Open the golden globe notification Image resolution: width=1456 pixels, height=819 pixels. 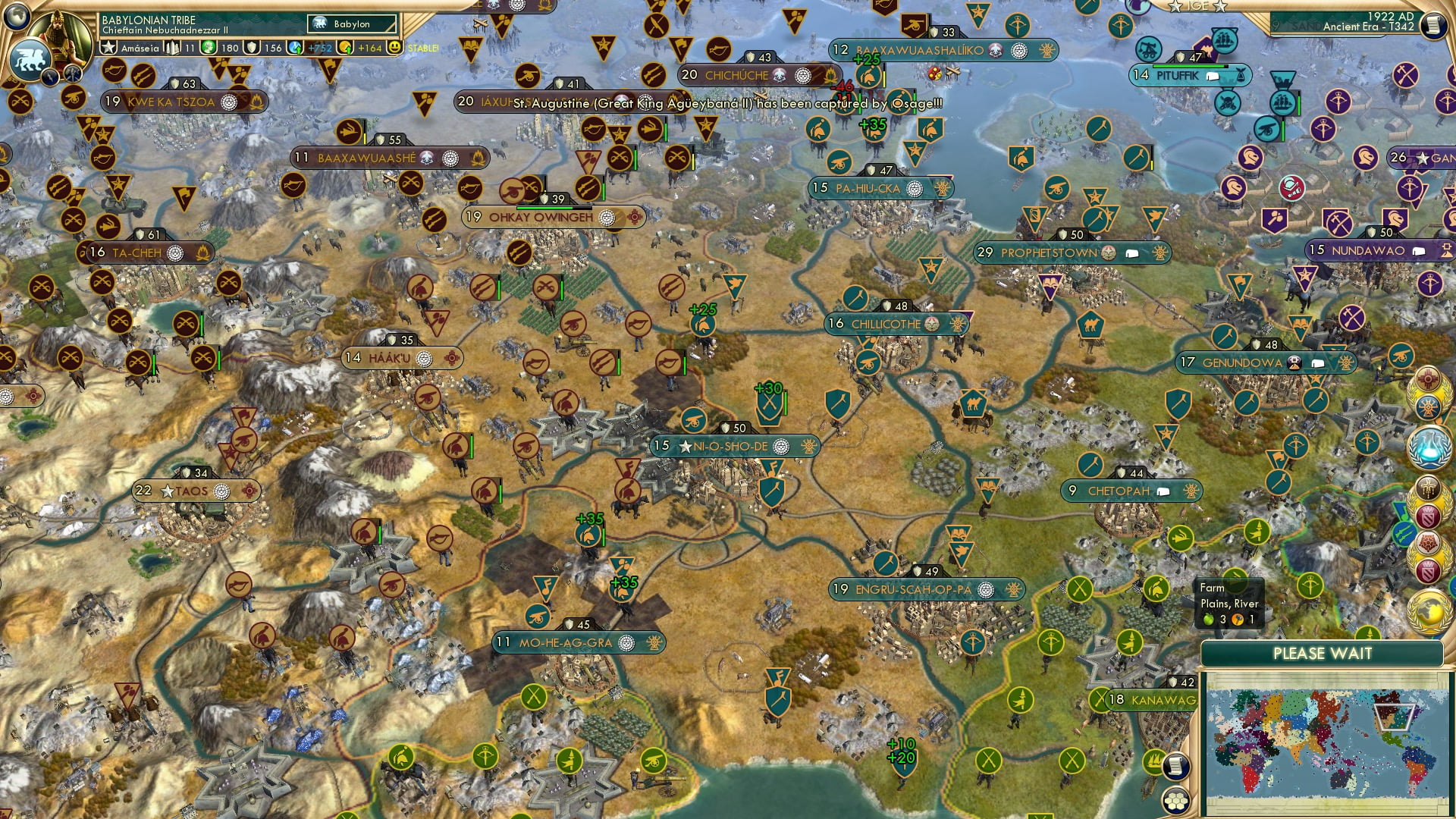pos(1429,610)
